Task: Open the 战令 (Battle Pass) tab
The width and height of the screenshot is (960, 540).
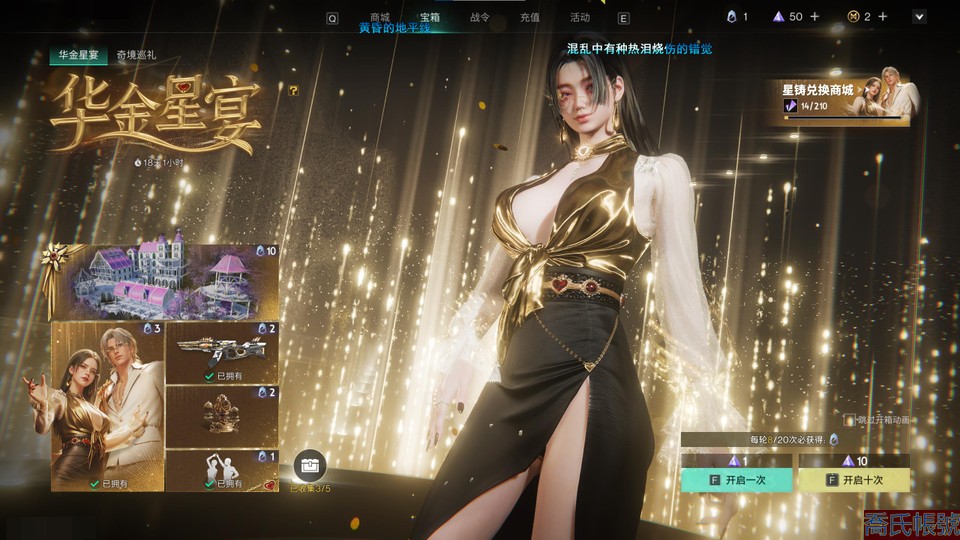Action: point(480,17)
